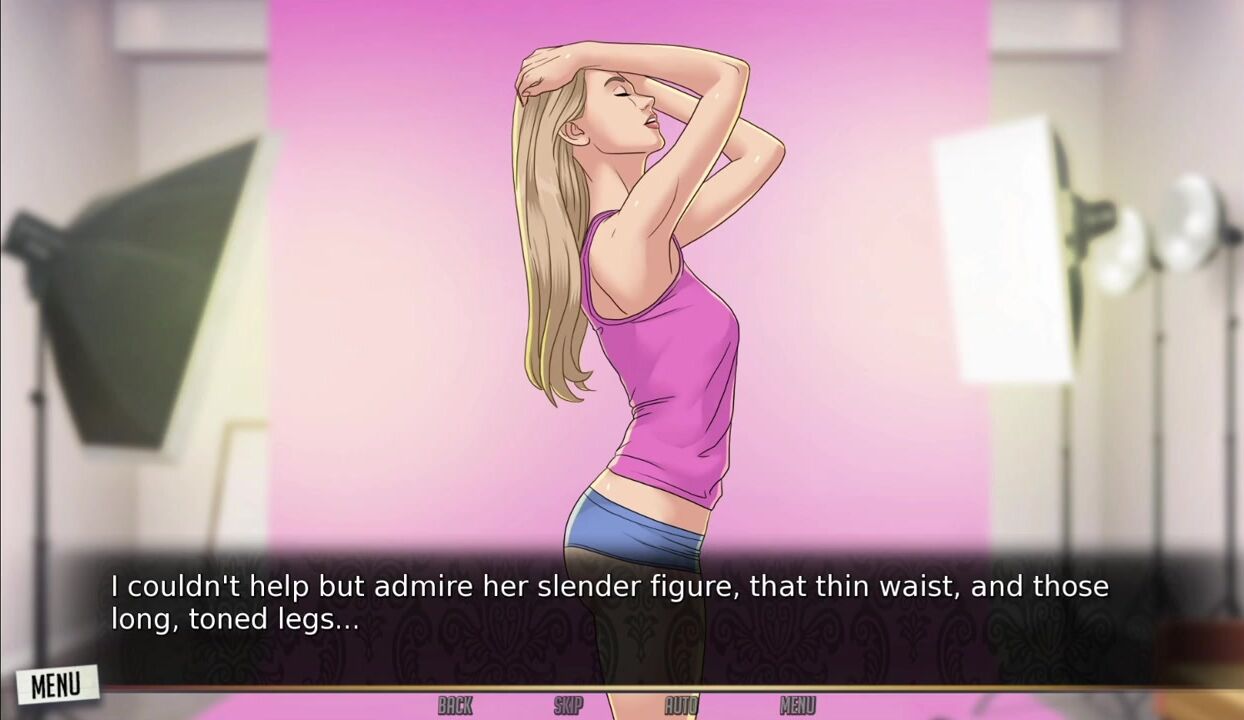The height and width of the screenshot is (720, 1244).
Task: Click the BACK button in the quick bar
Action: (455, 706)
